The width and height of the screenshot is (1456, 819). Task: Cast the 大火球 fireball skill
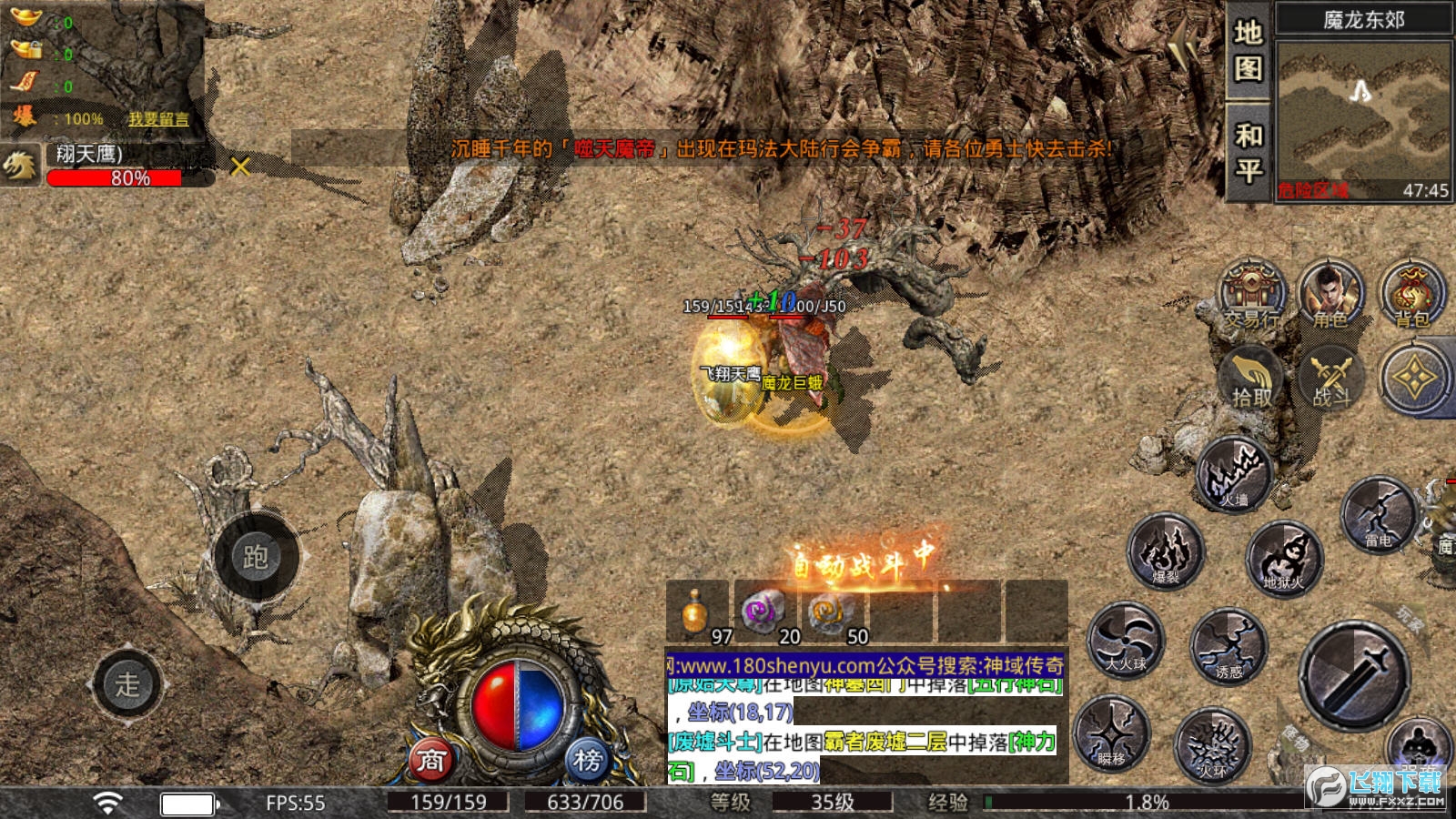click(x=1126, y=641)
